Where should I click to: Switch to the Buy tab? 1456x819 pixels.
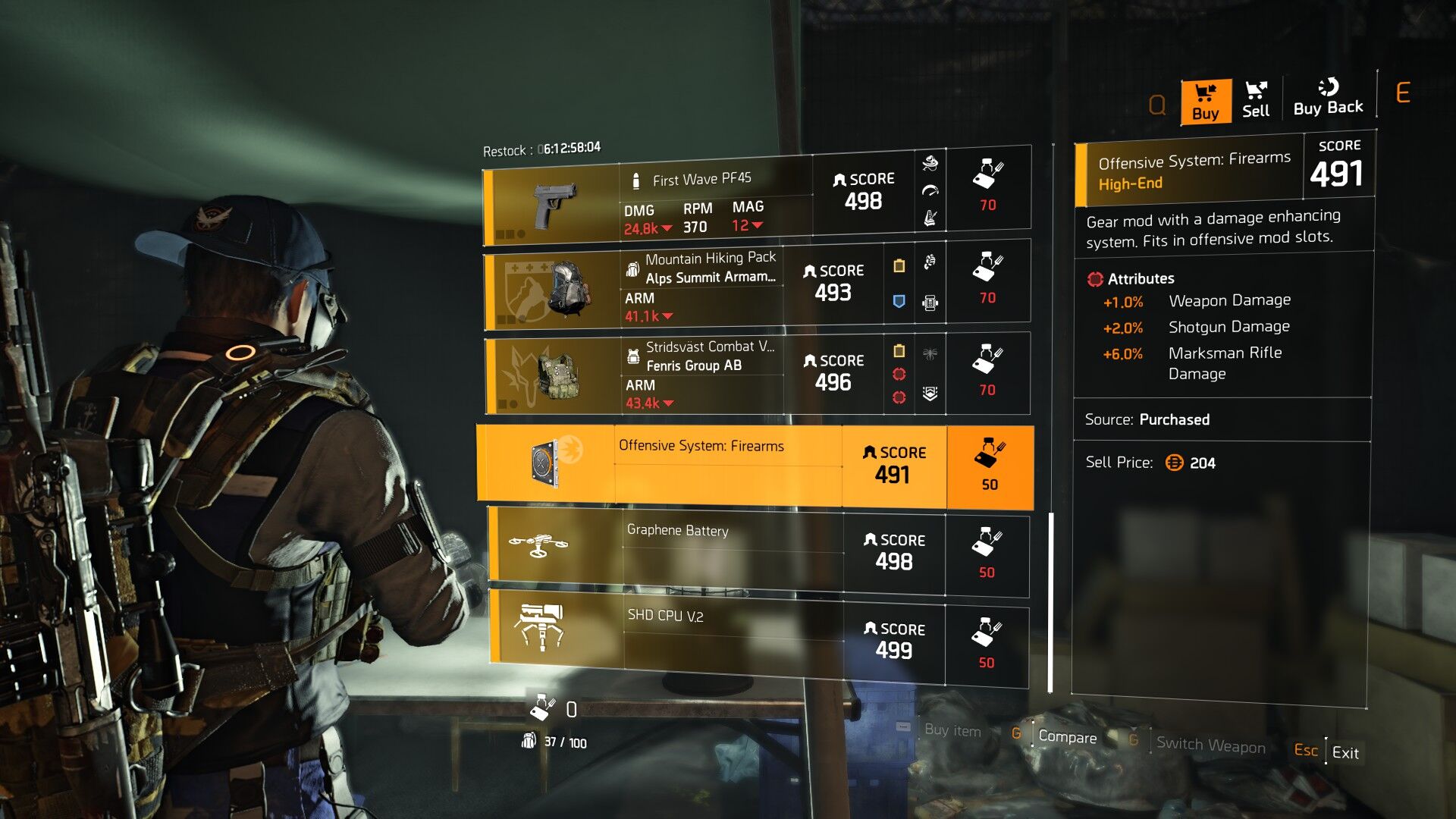pos(1205,102)
